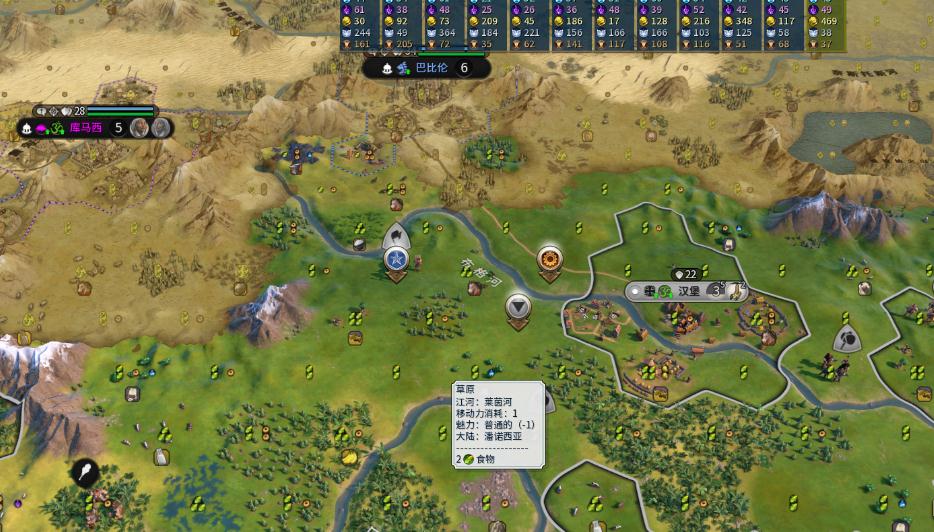This screenshot has width=934, height=532.
Task: Select the Babylon city banner
Action: (432, 68)
